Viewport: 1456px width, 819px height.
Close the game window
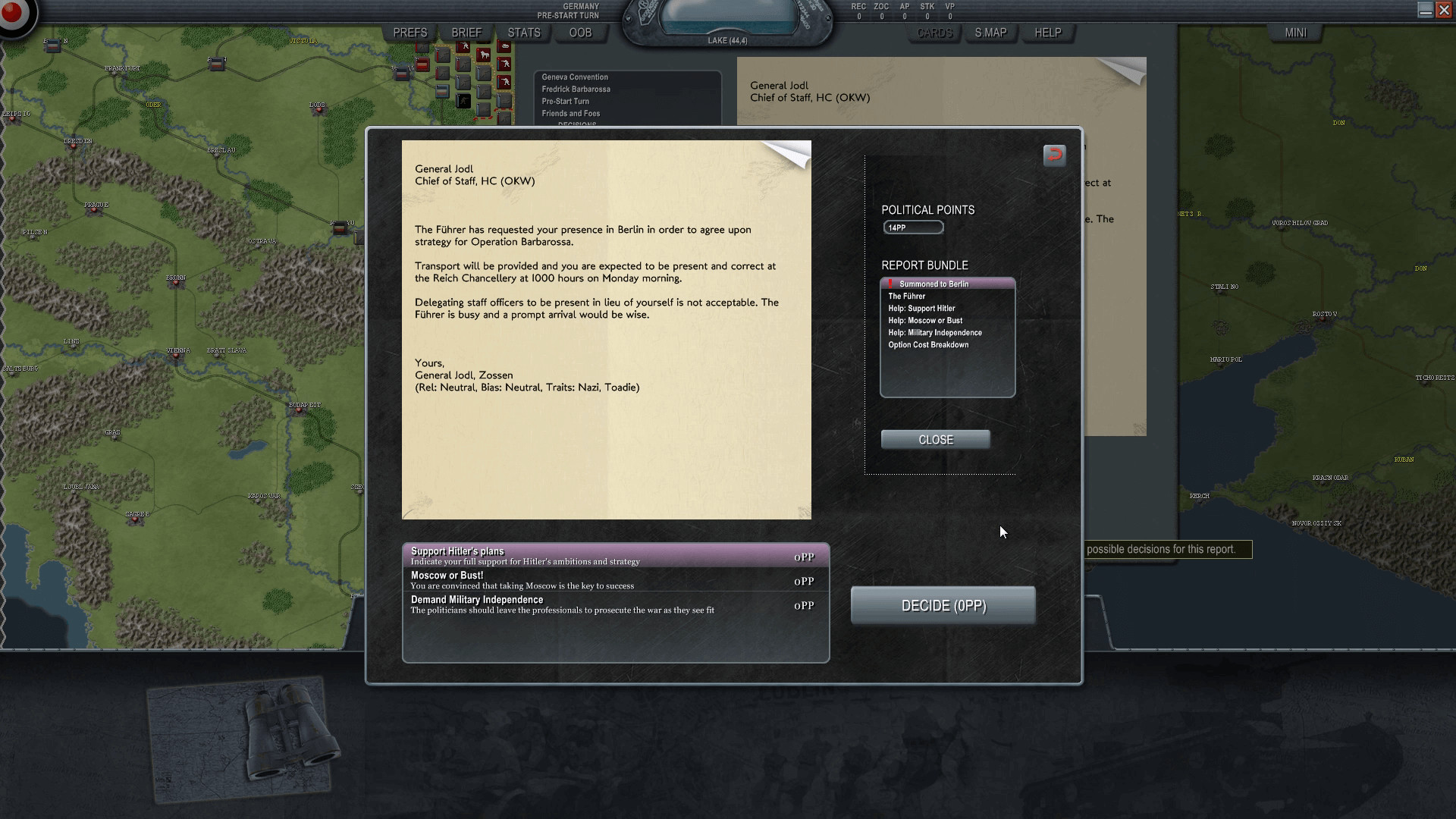pyautogui.click(x=1444, y=10)
